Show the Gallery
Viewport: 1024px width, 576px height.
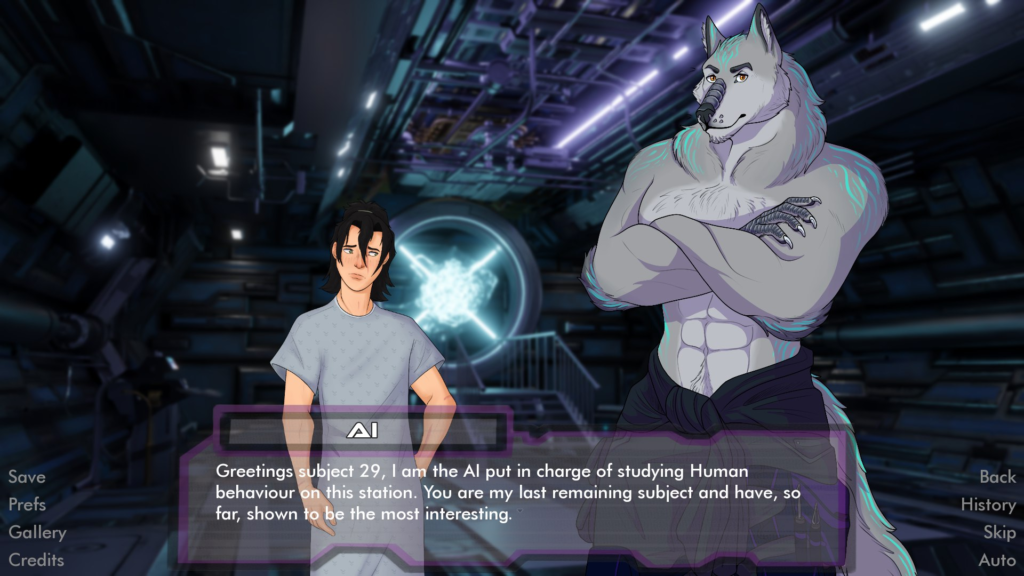37,532
